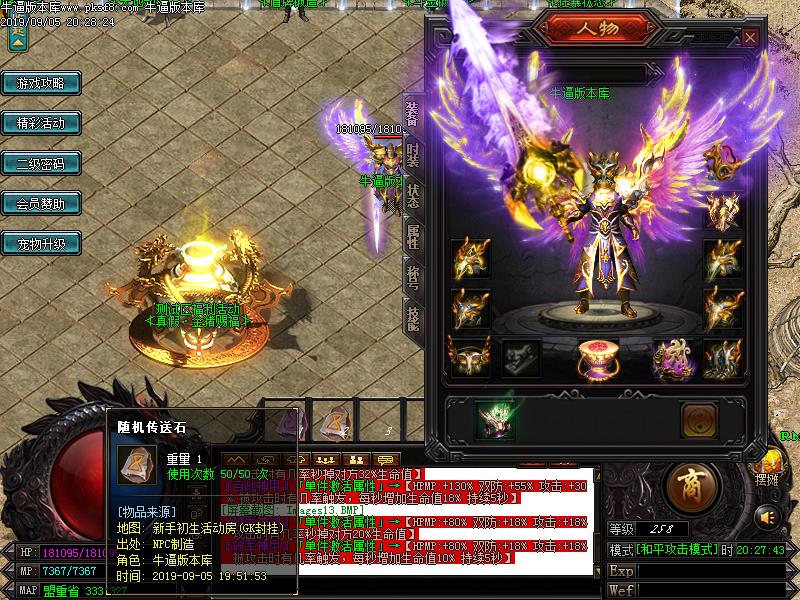
Task: Switch to the 称号 title tab
Action: pos(412,277)
